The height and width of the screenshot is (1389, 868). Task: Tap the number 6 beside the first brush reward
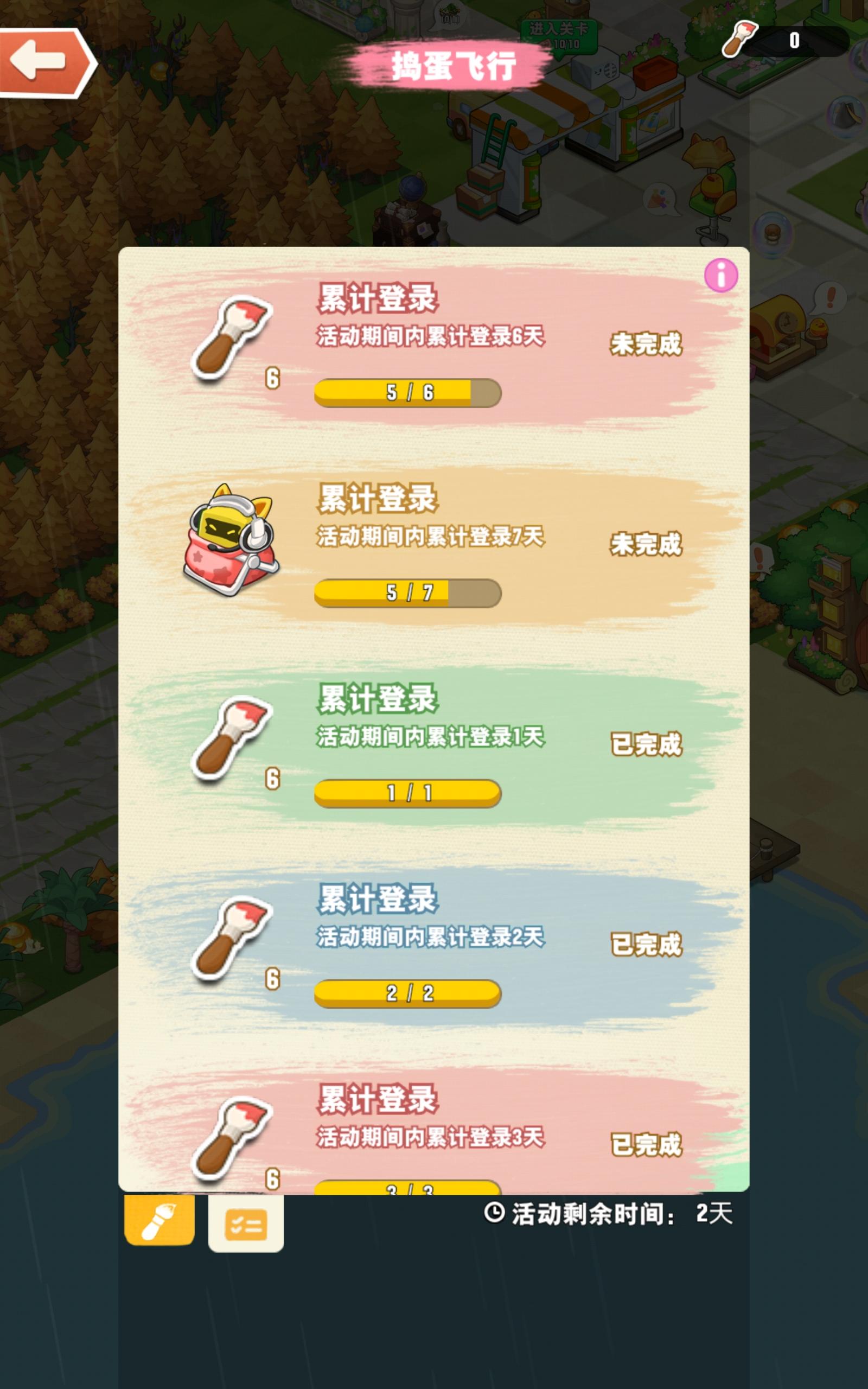[x=273, y=378]
